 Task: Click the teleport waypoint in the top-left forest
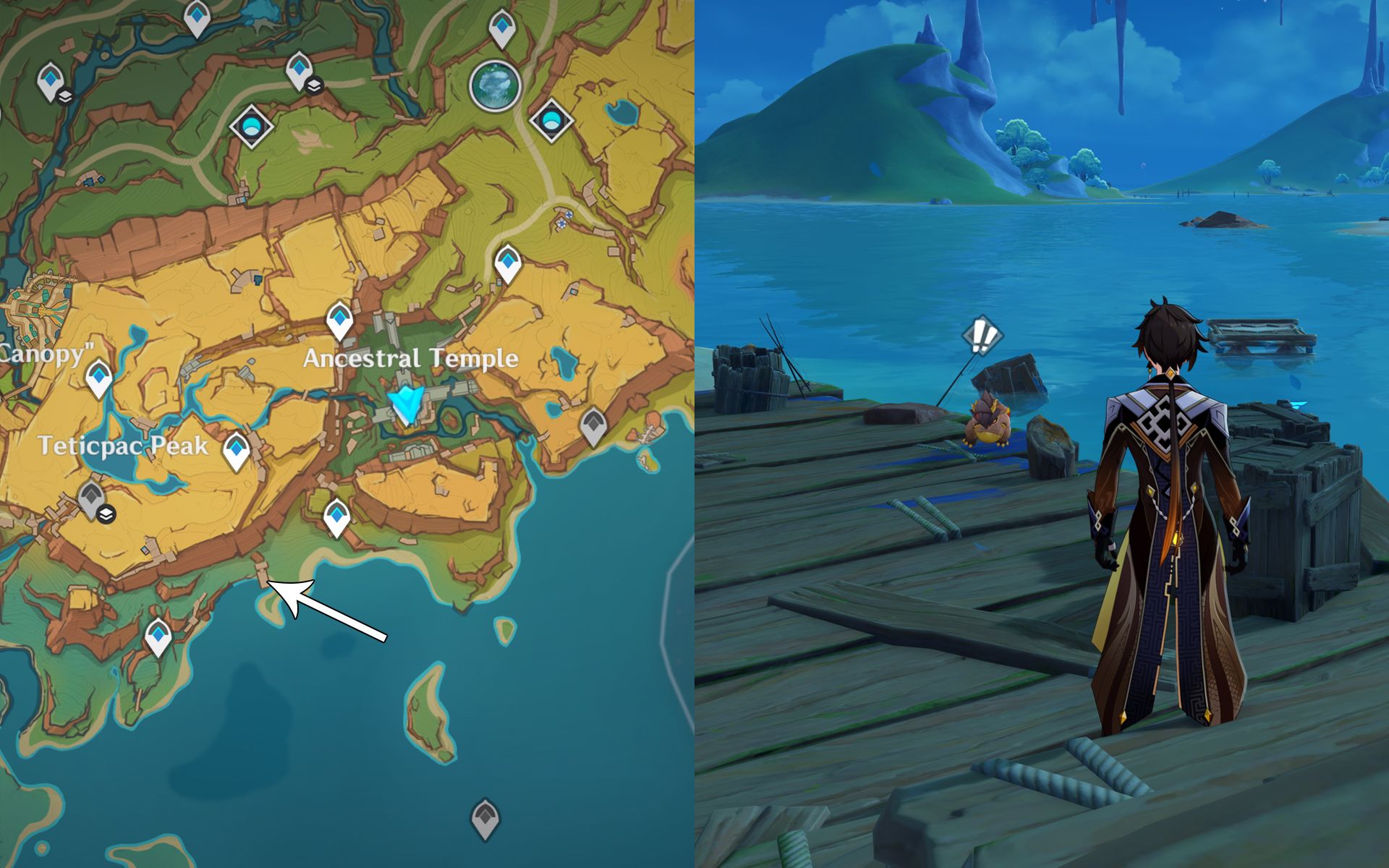click(x=49, y=80)
